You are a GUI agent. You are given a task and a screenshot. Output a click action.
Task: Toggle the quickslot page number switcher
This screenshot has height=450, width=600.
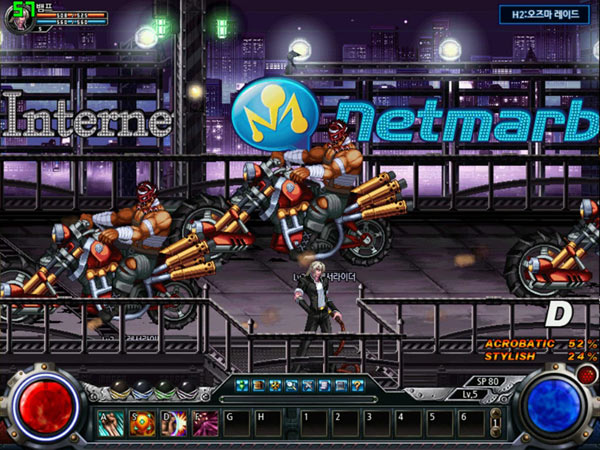click(x=493, y=420)
